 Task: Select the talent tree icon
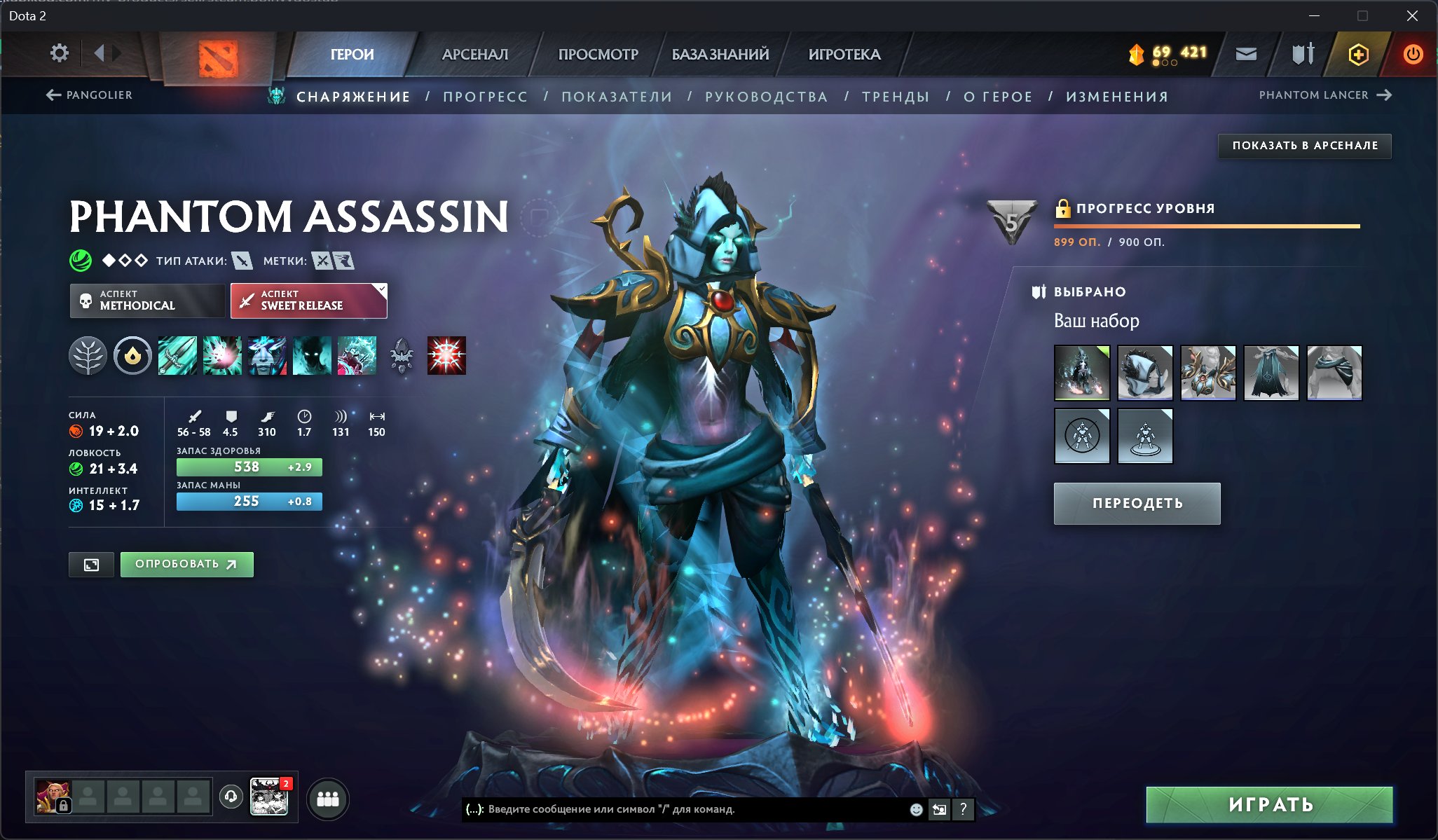(x=89, y=355)
